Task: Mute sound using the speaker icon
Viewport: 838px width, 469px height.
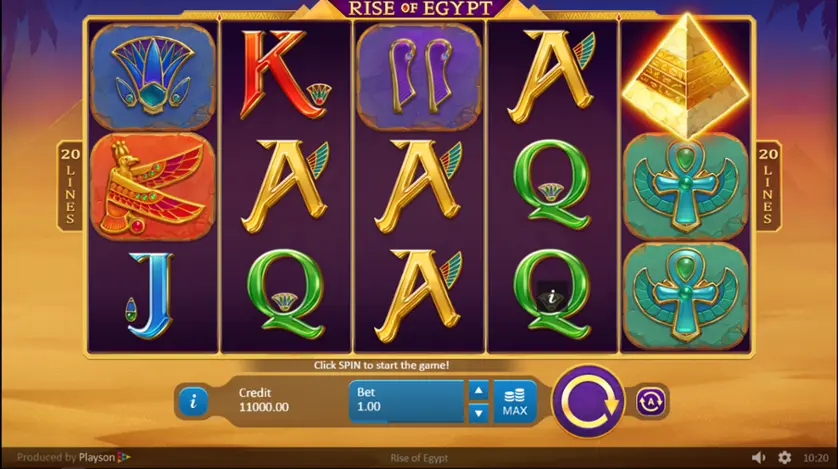Action: [x=759, y=457]
